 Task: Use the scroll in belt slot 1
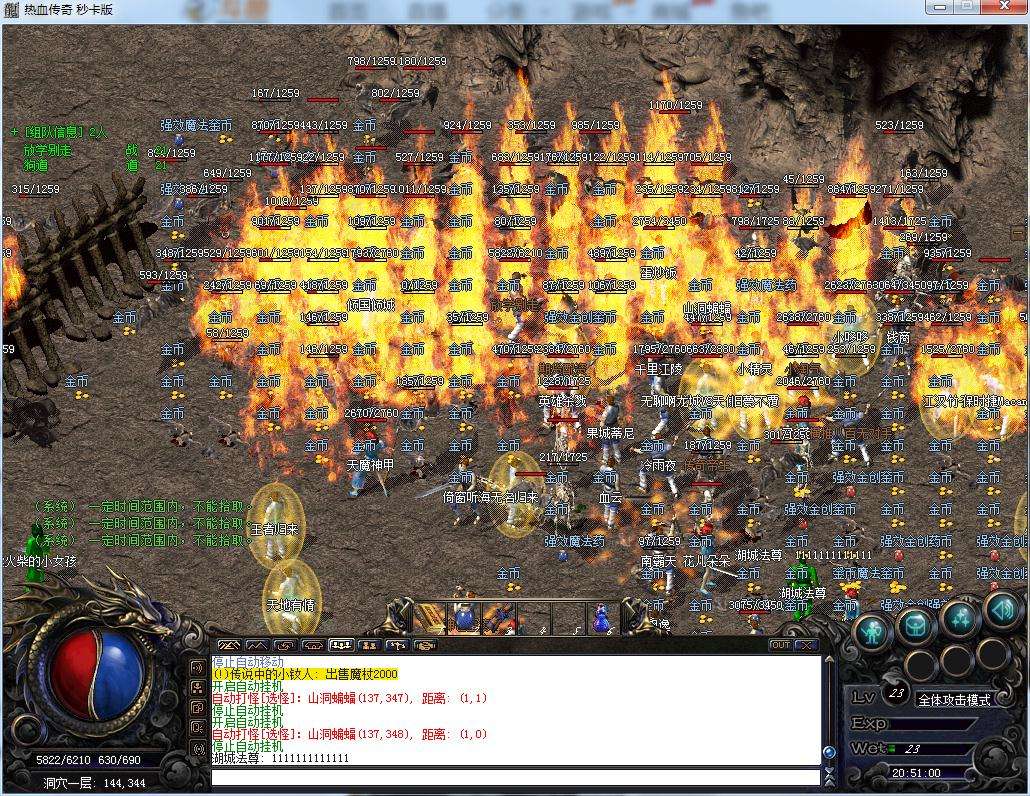431,617
